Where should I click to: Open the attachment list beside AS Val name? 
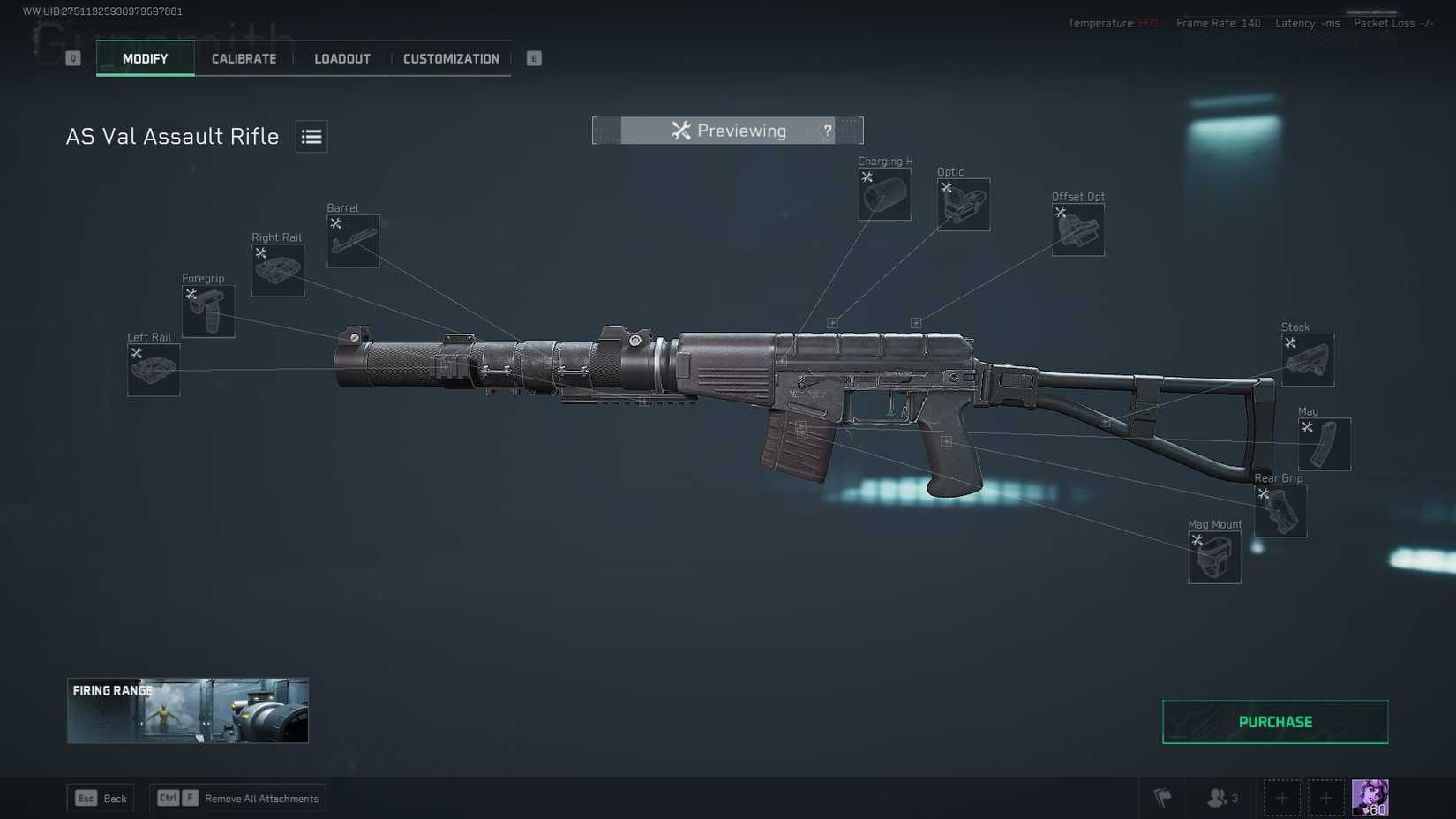311,136
